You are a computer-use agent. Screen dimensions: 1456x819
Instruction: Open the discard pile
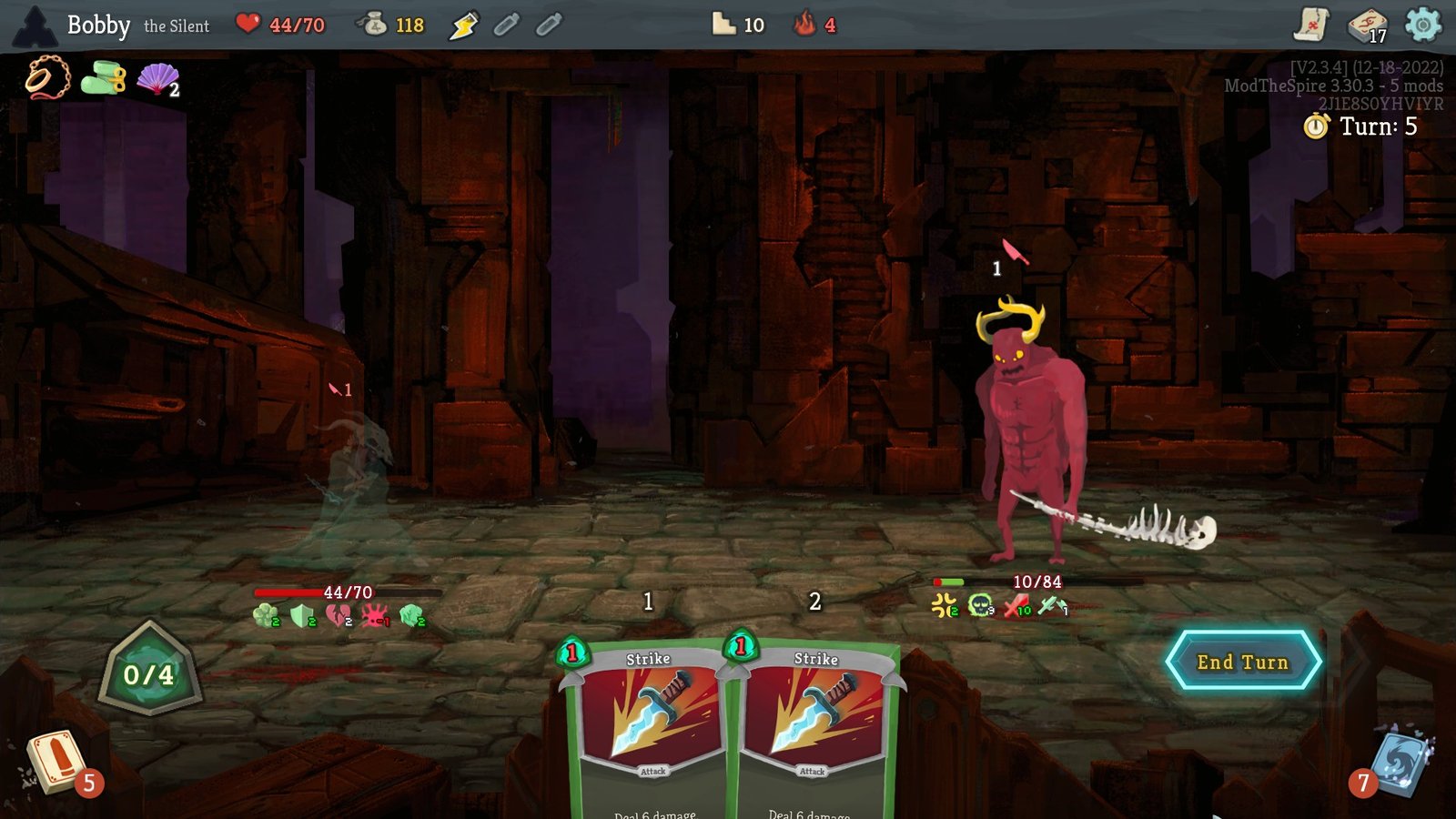1401,760
